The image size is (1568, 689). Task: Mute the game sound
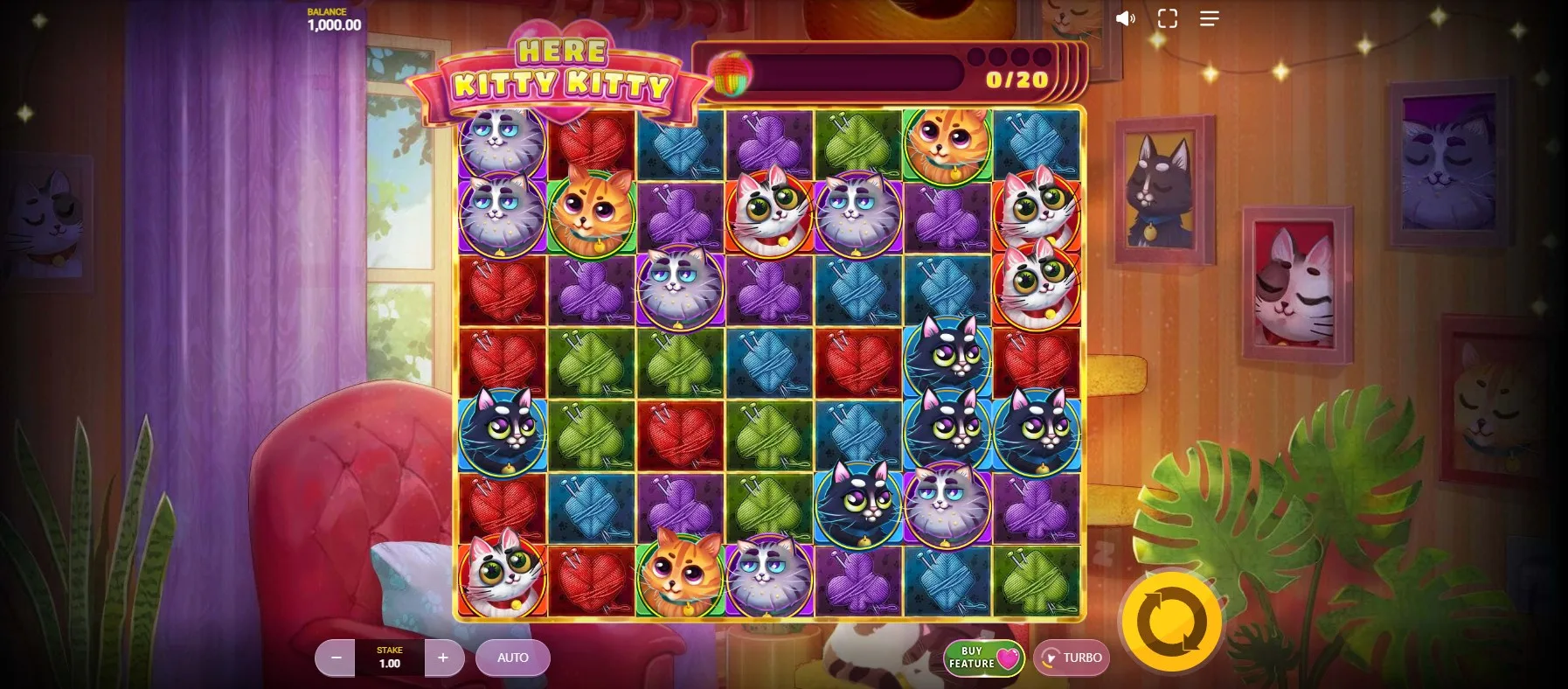pos(1125,18)
